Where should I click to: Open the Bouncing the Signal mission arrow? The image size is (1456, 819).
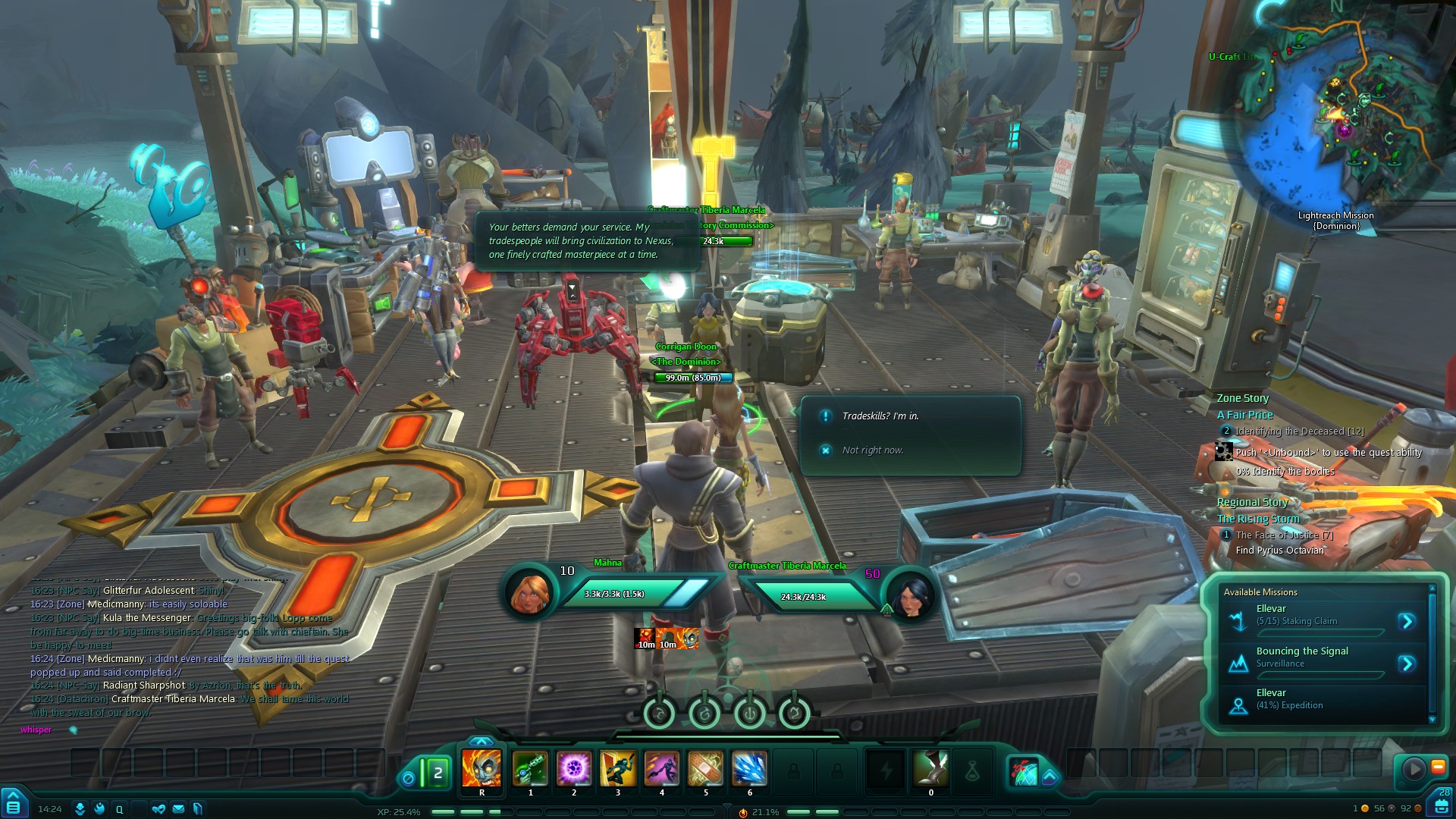1407,664
